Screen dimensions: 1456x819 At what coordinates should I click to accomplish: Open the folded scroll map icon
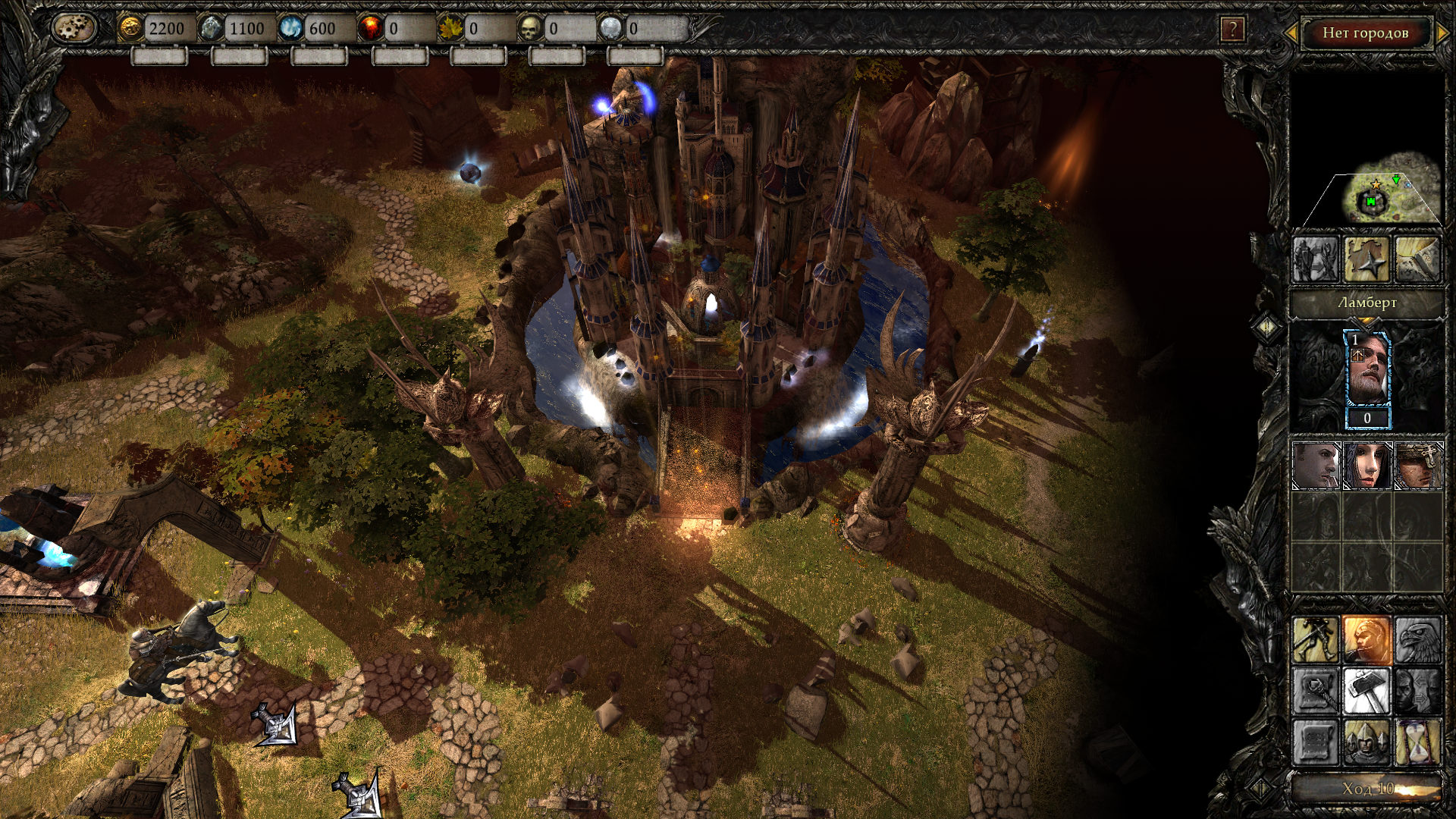1417,260
